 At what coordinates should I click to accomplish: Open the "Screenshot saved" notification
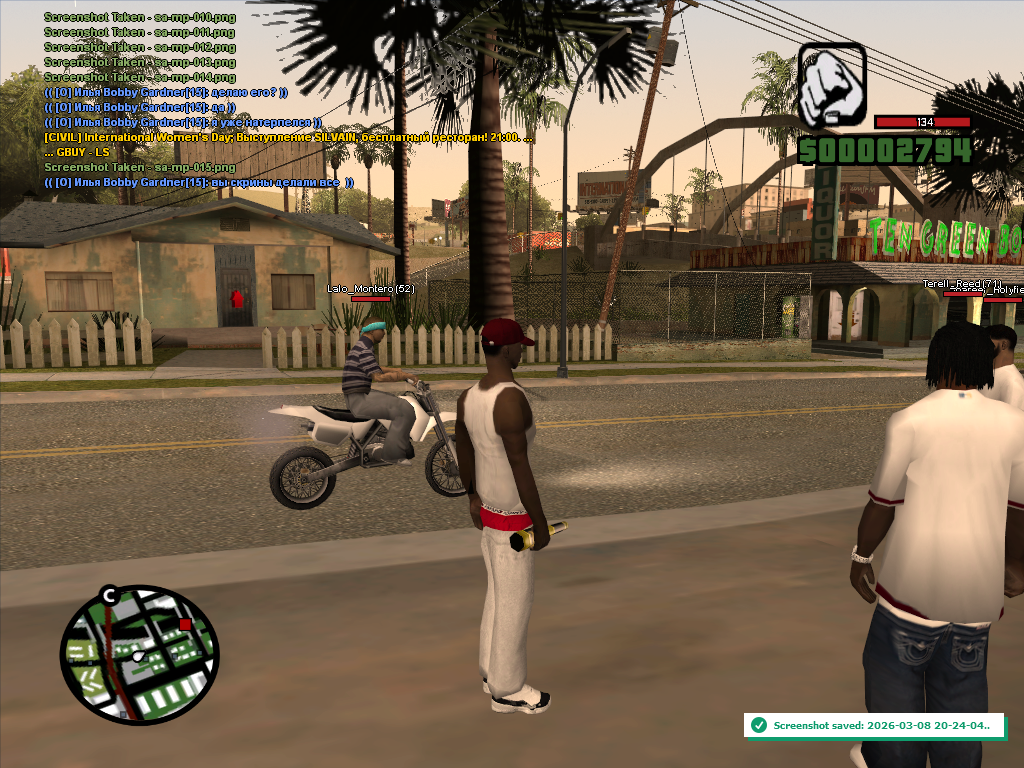point(871,725)
